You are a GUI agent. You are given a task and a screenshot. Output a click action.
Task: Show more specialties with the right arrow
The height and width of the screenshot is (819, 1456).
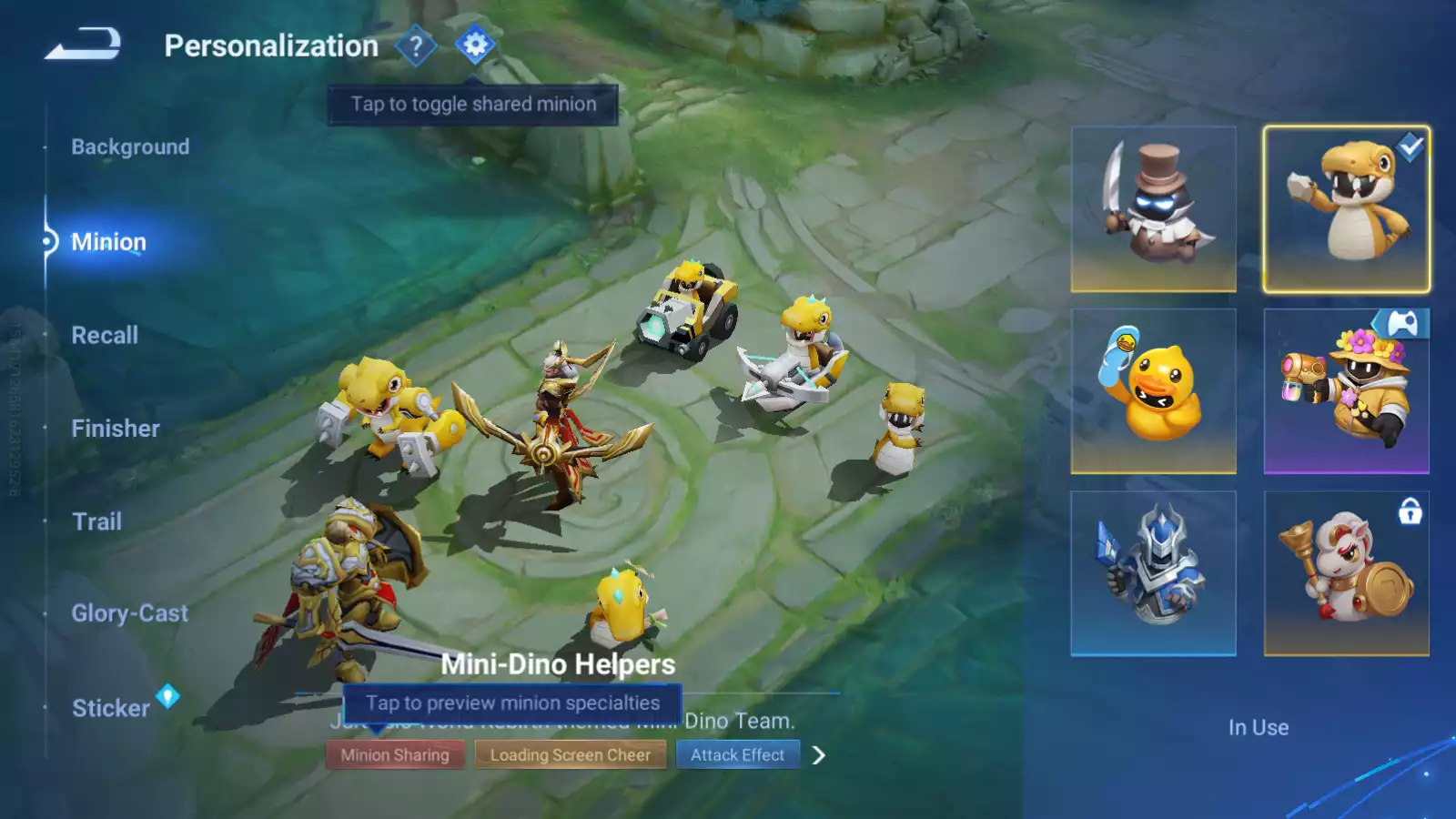point(819,755)
